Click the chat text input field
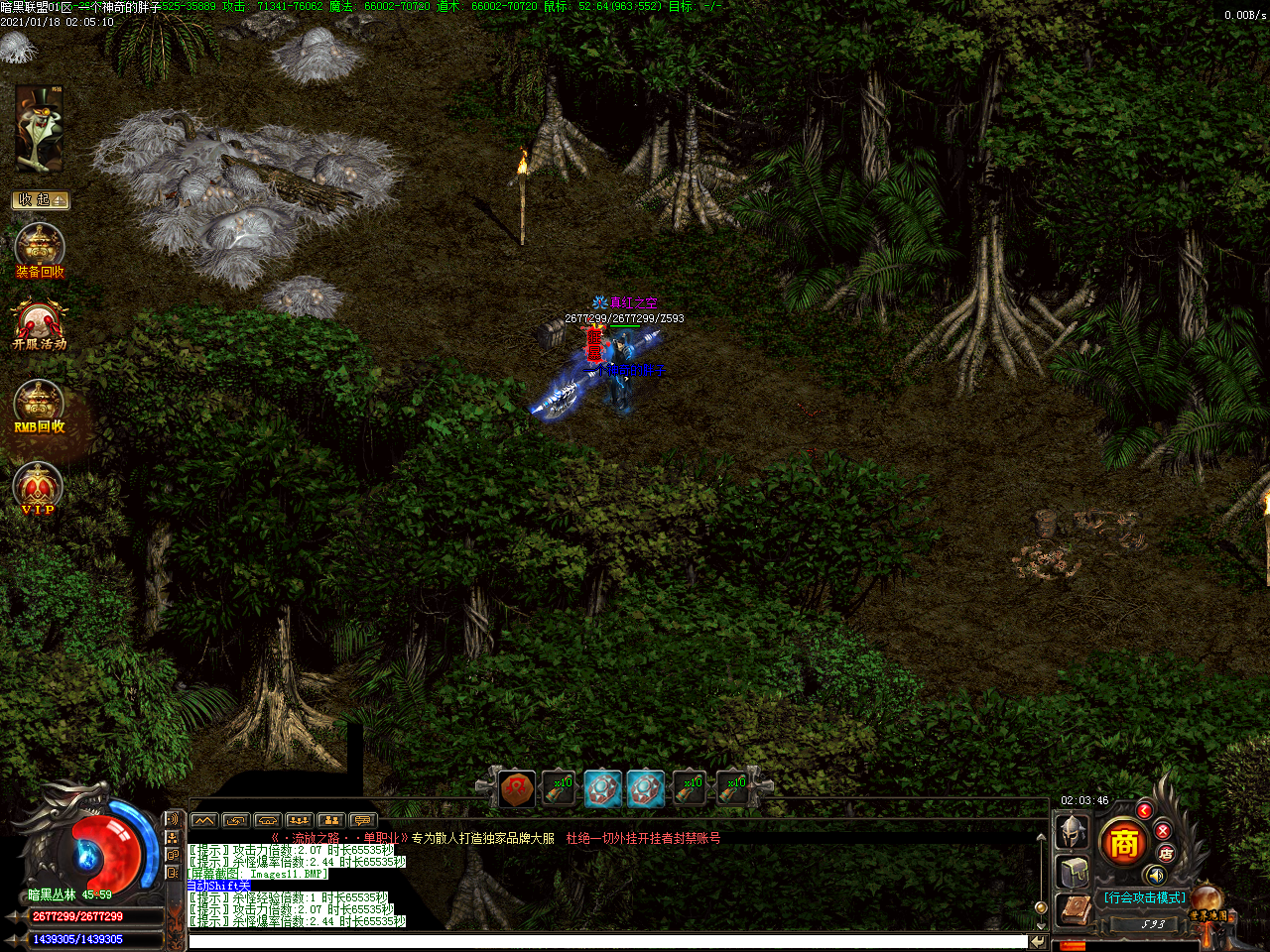 607,941
